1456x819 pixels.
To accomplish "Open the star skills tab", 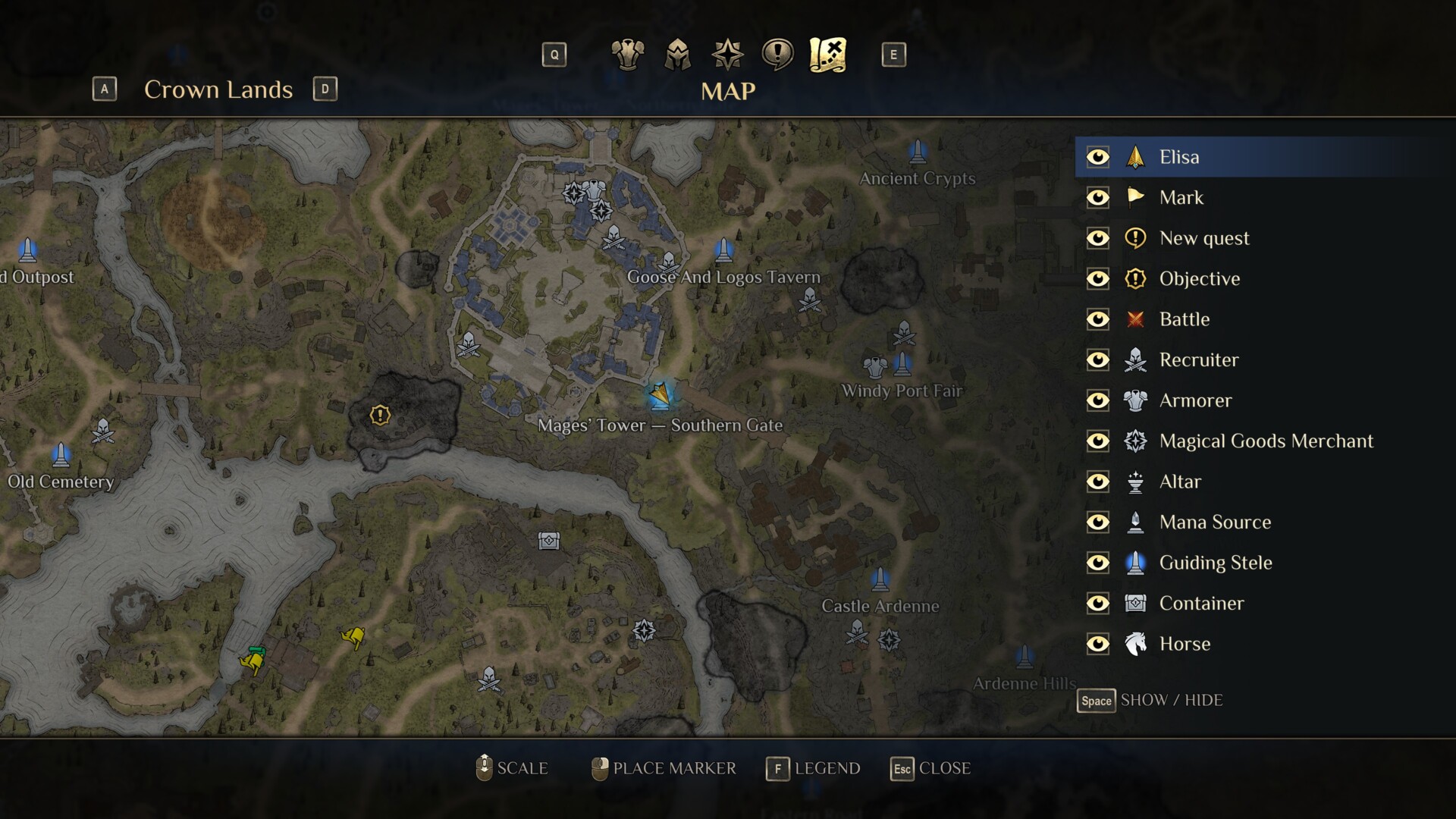I will coord(727,55).
